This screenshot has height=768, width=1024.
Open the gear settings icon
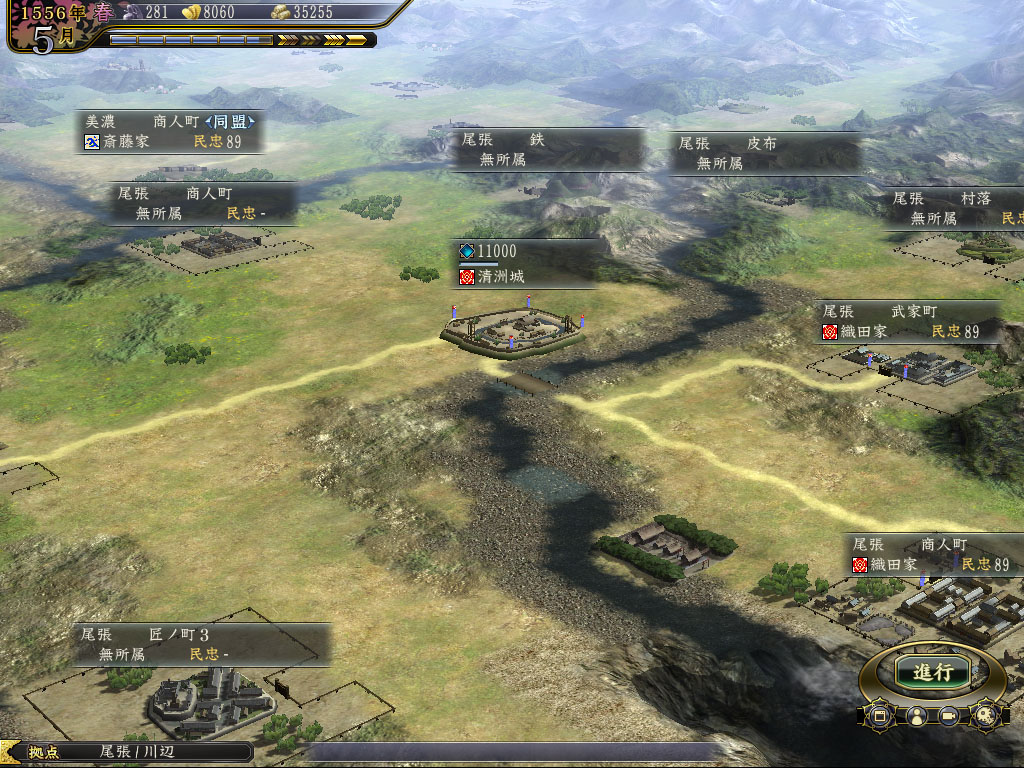985,715
